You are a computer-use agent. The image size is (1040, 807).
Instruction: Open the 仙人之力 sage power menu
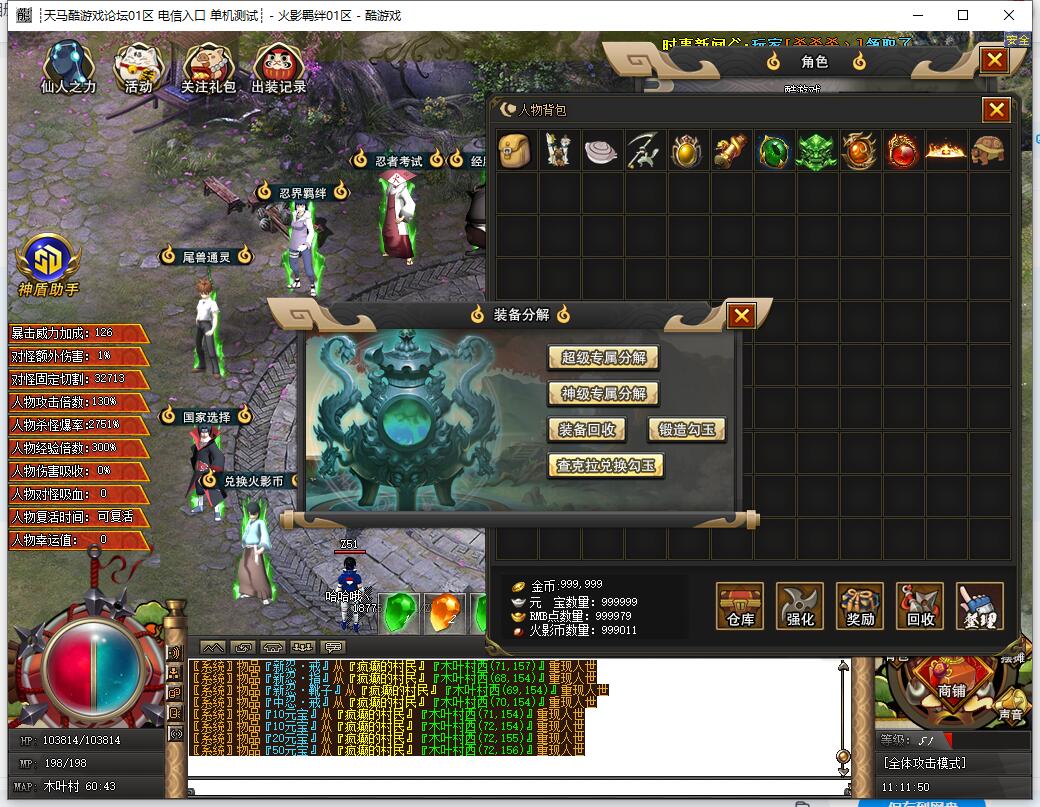pyautogui.click(x=68, y=68)
